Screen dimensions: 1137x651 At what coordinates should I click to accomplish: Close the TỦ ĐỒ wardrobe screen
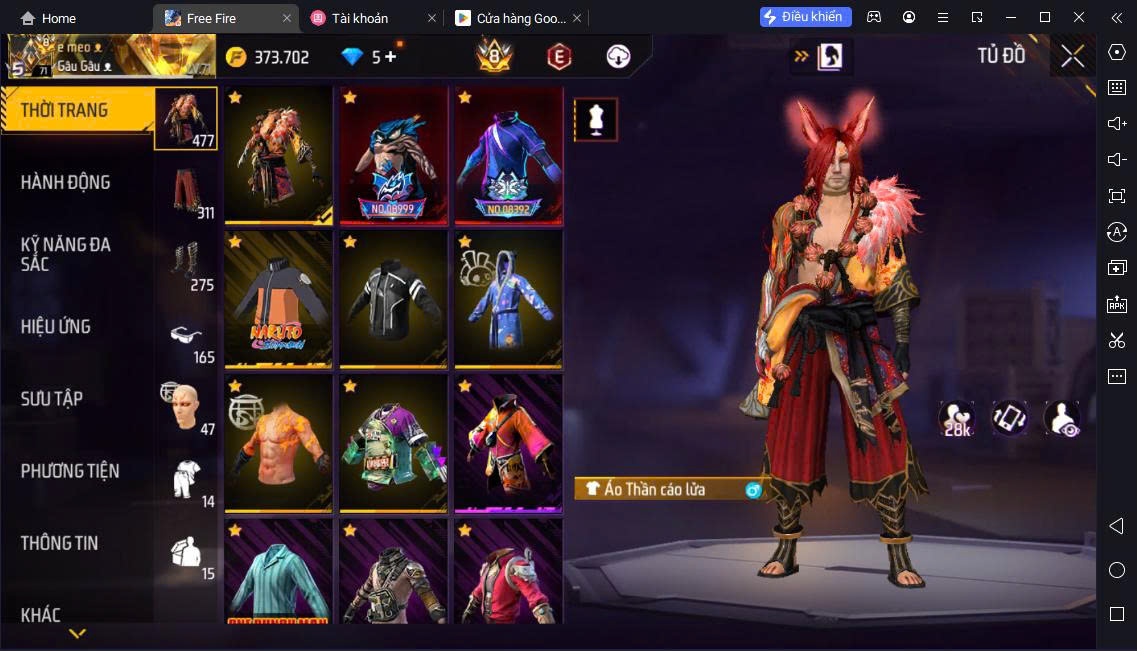coord(1072,56)
